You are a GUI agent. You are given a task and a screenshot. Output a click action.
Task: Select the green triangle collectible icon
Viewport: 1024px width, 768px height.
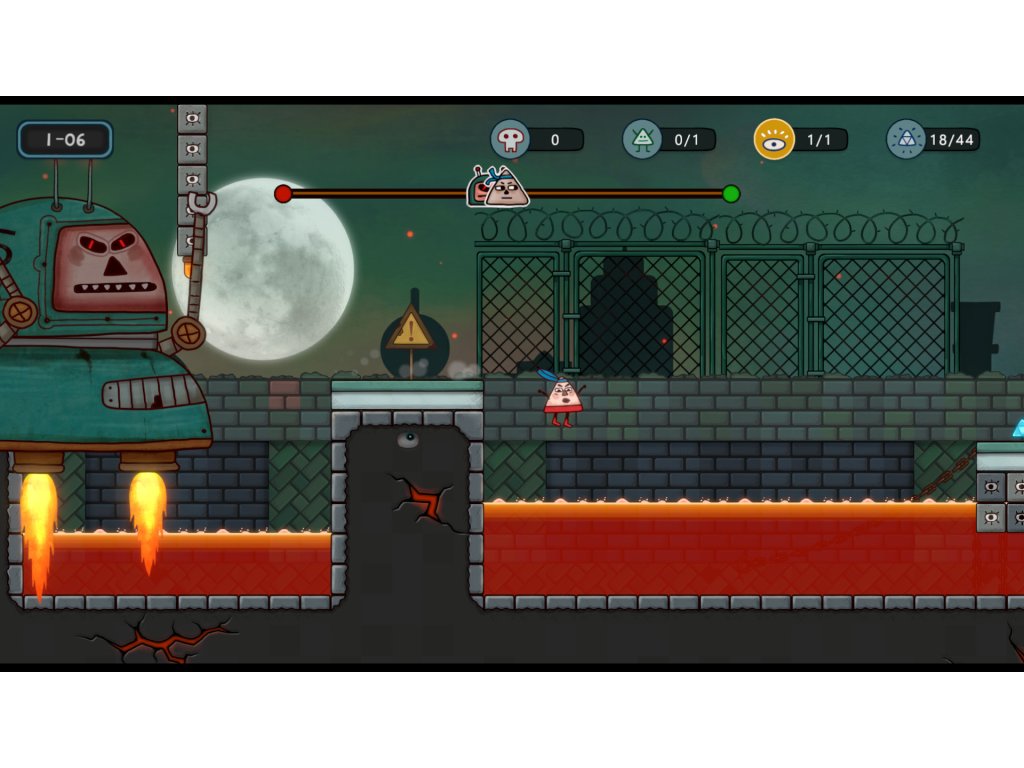(642, 139)
